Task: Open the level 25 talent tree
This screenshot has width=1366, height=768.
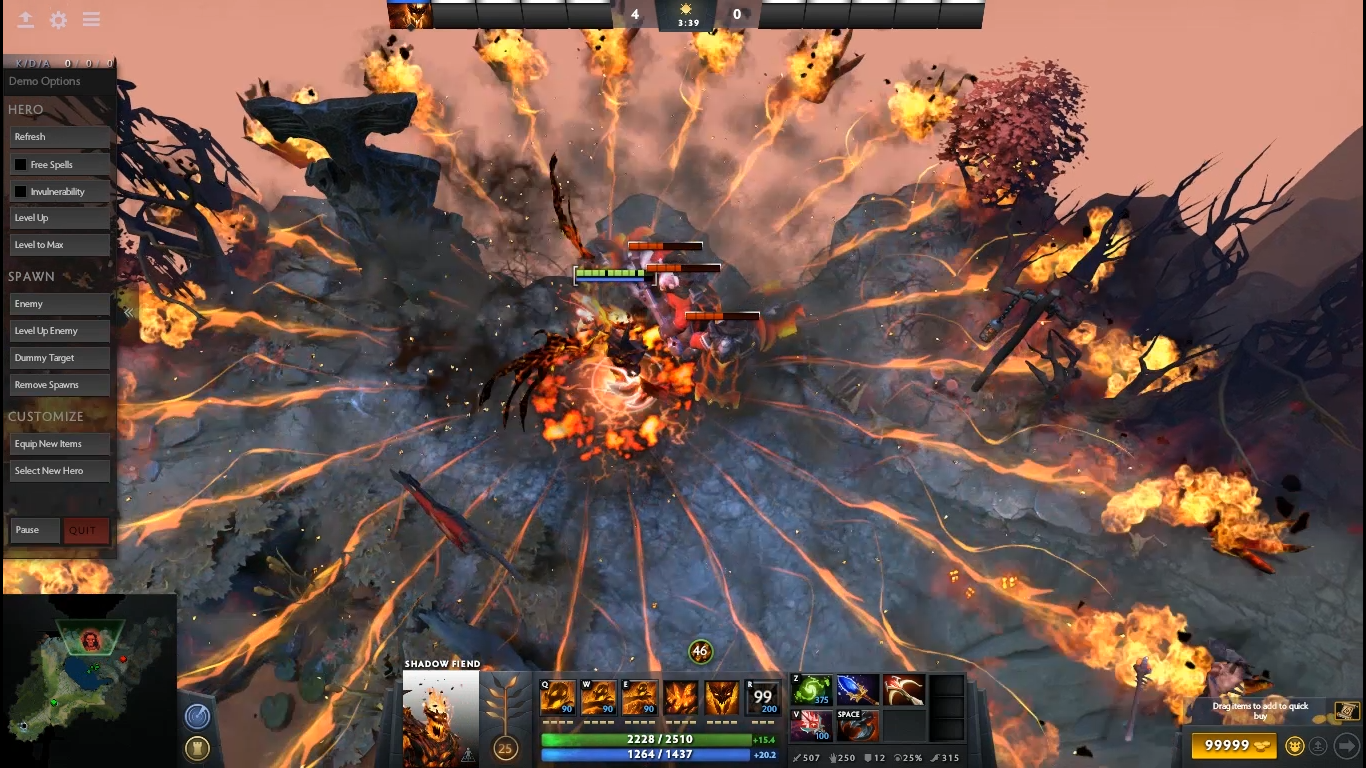Action: coord(505,747)
